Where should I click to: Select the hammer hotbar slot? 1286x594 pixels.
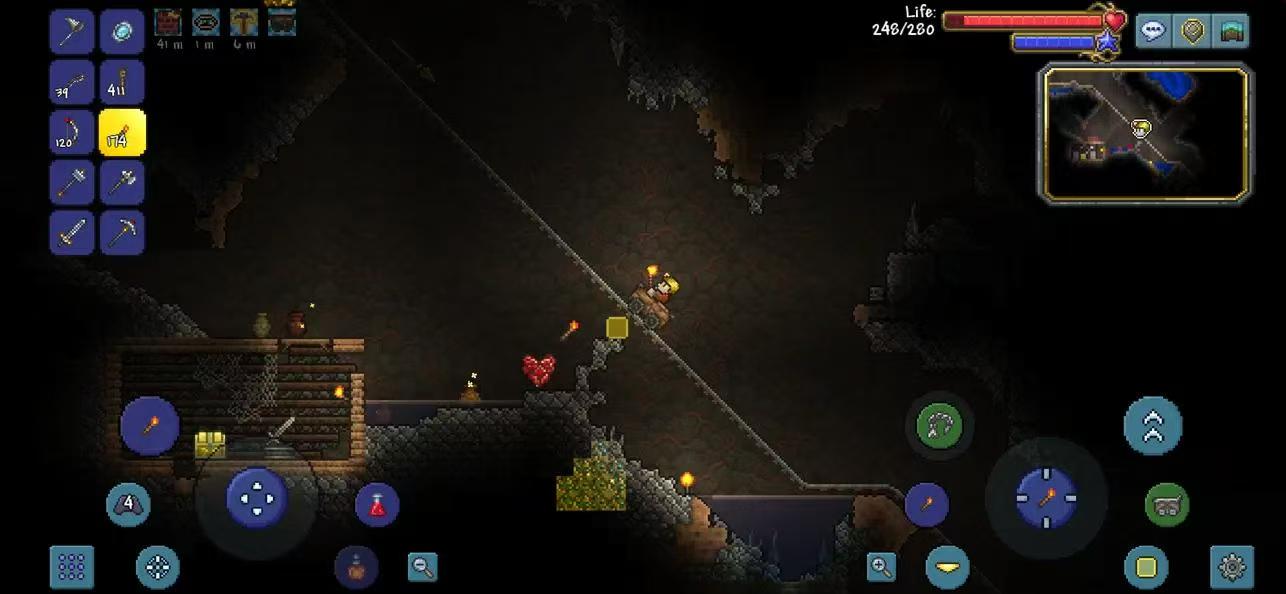(x=72, y=183)
